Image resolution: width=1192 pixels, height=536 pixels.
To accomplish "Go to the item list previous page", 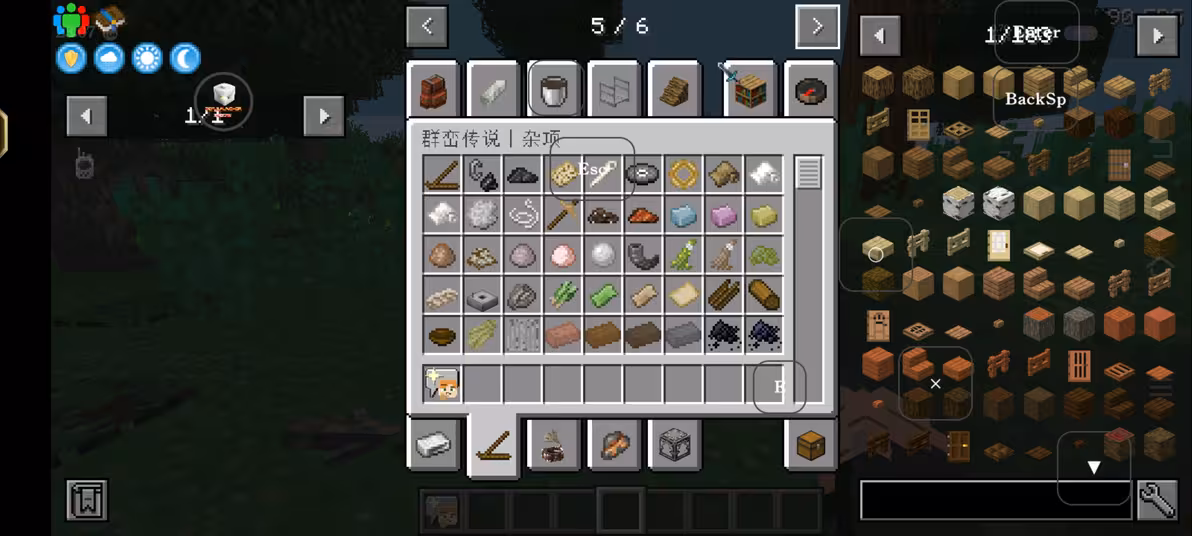I will click(879, 36).
